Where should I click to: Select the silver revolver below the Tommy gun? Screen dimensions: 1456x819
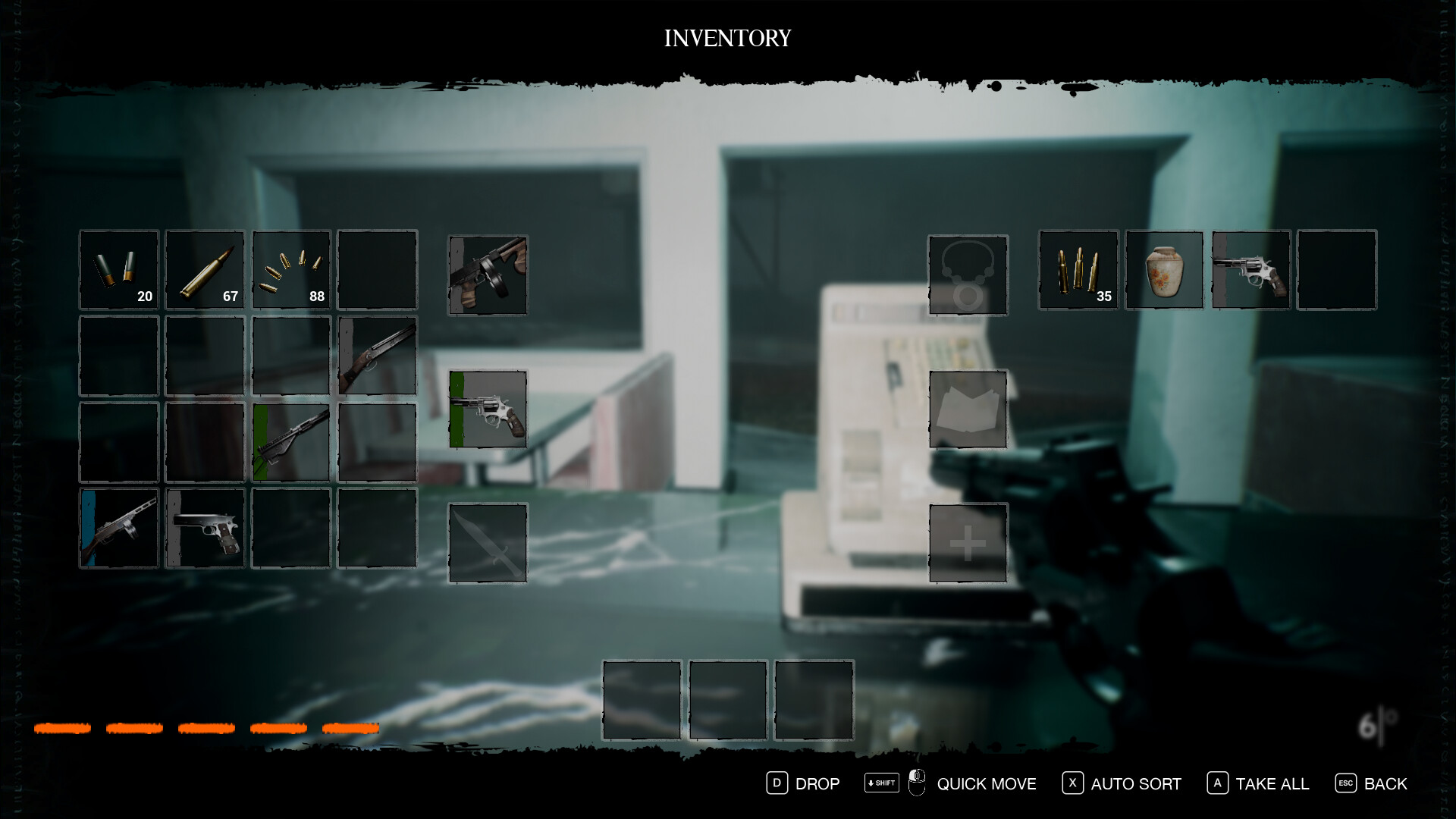[488, 409]
